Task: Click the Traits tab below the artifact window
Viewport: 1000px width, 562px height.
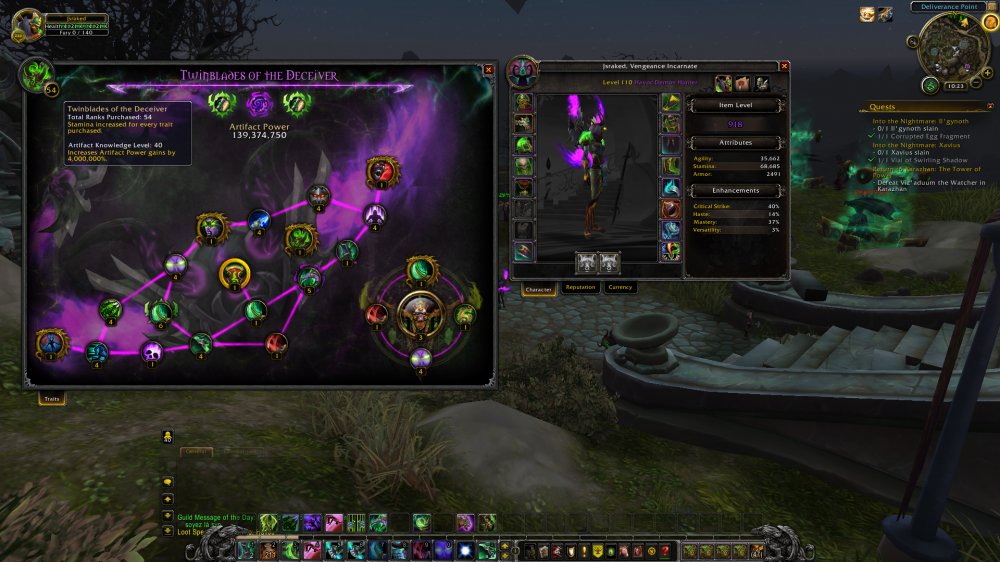Action: [x=52, y=399]
